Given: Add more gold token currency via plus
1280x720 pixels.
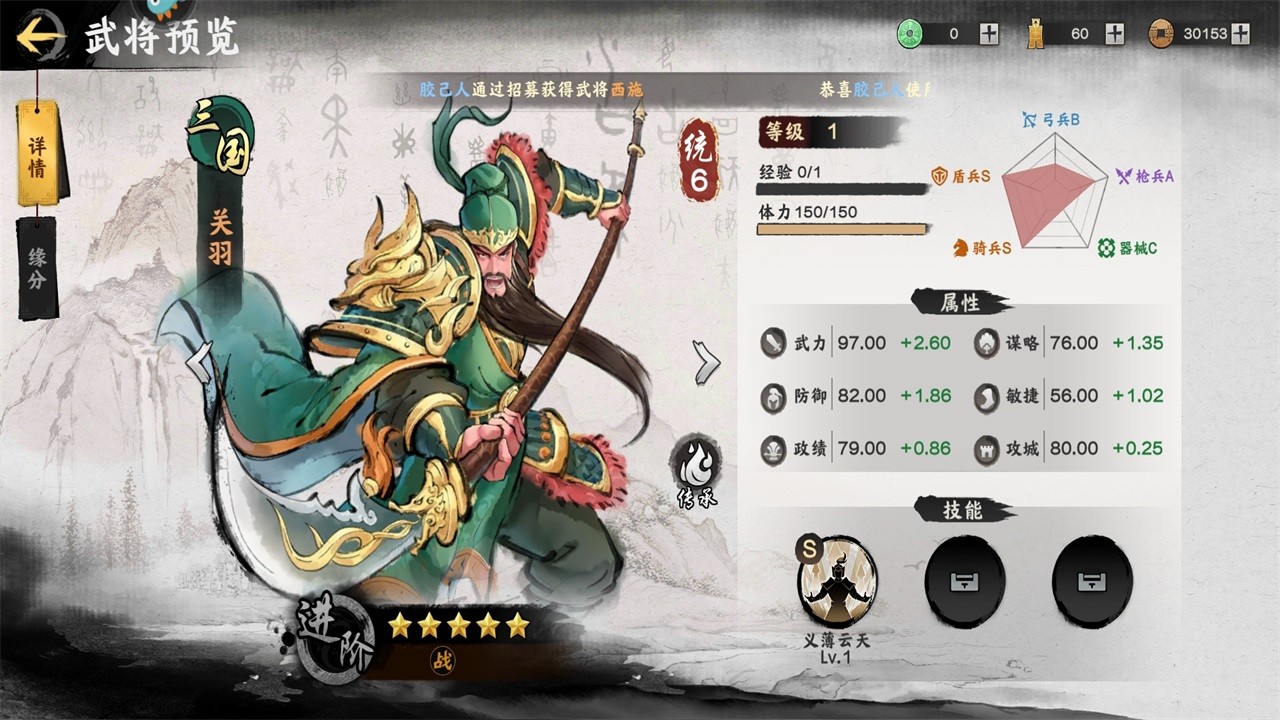Looking at the screenshot, I should pyautogui.click(x=1115, y=34).
